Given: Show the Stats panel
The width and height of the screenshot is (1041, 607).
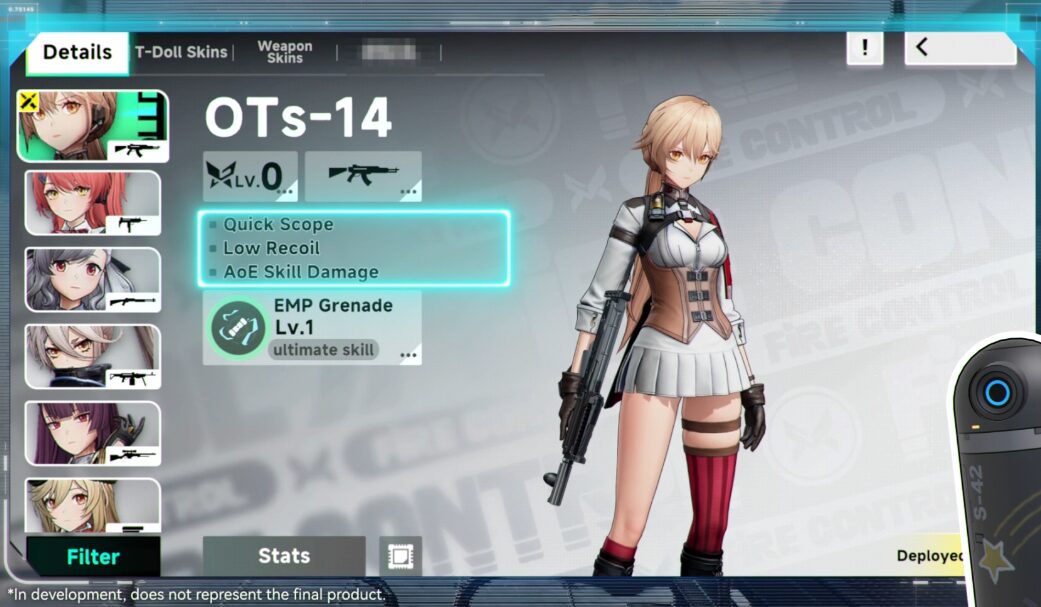Looking at the screenshot, I should 284,556.
